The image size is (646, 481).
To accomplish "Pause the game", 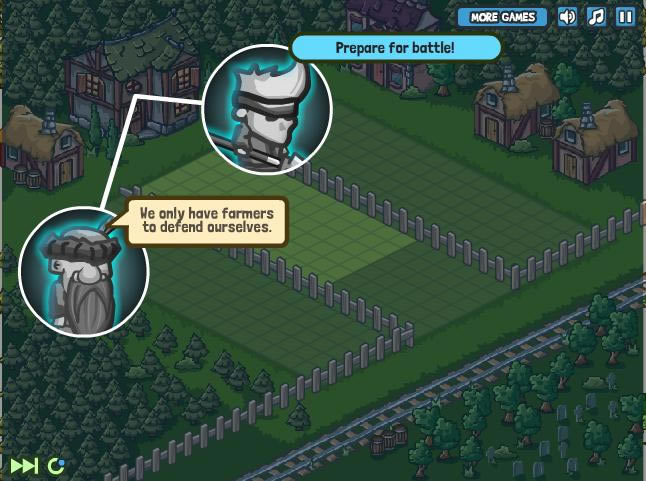I will (625, 17).
